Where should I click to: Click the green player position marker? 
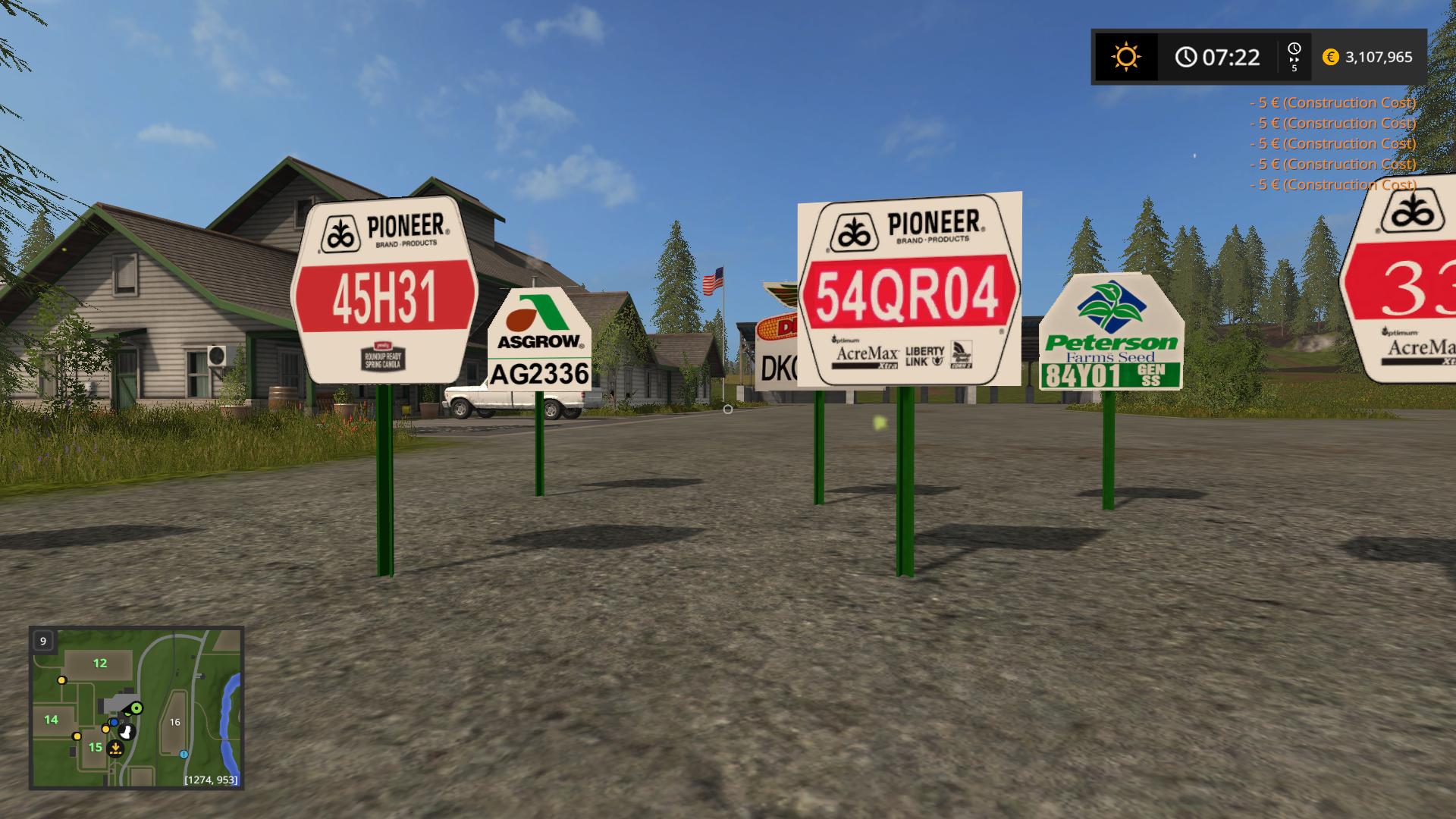136,708
